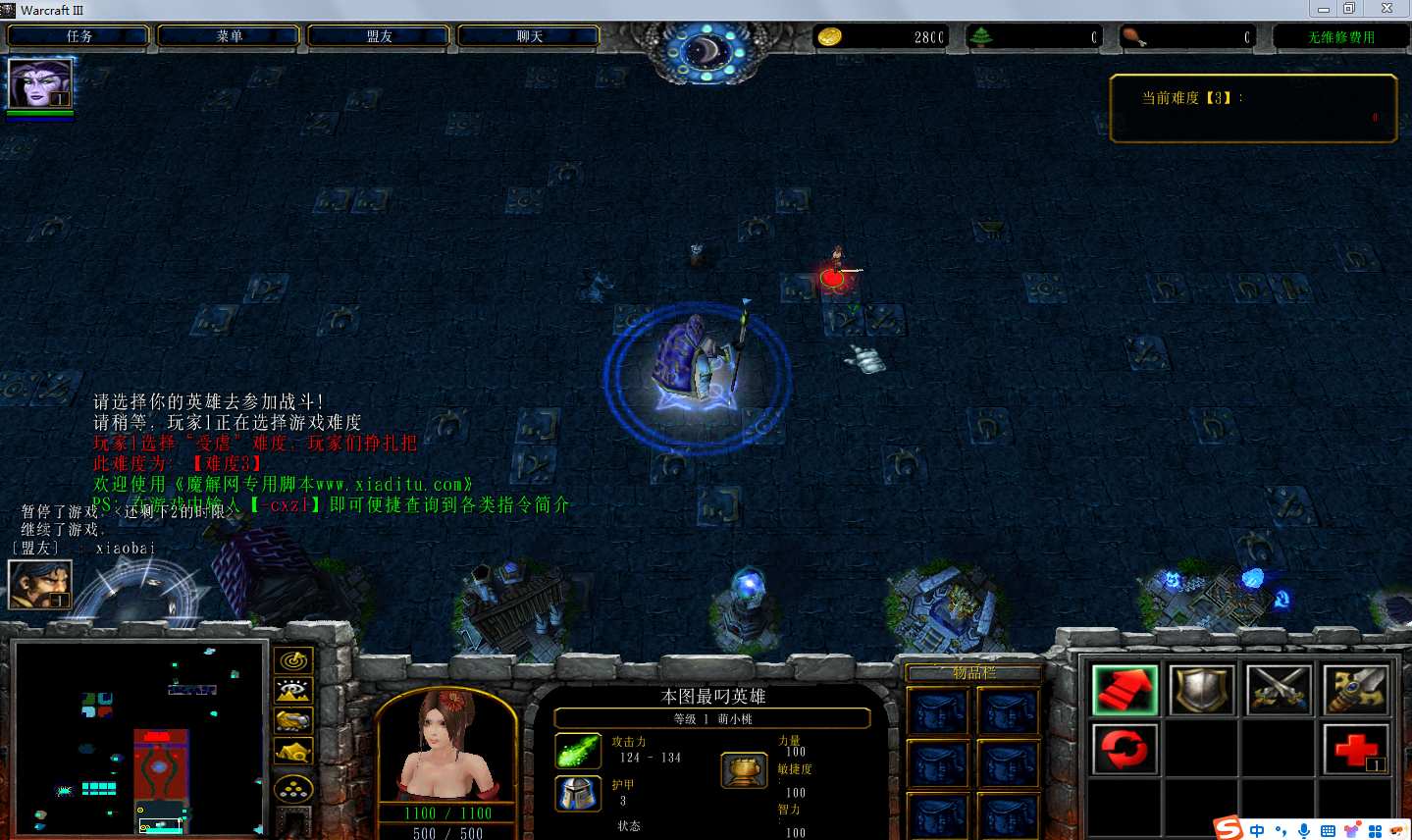Toggle the minimap terrain display button

click(x=293, y=692)
